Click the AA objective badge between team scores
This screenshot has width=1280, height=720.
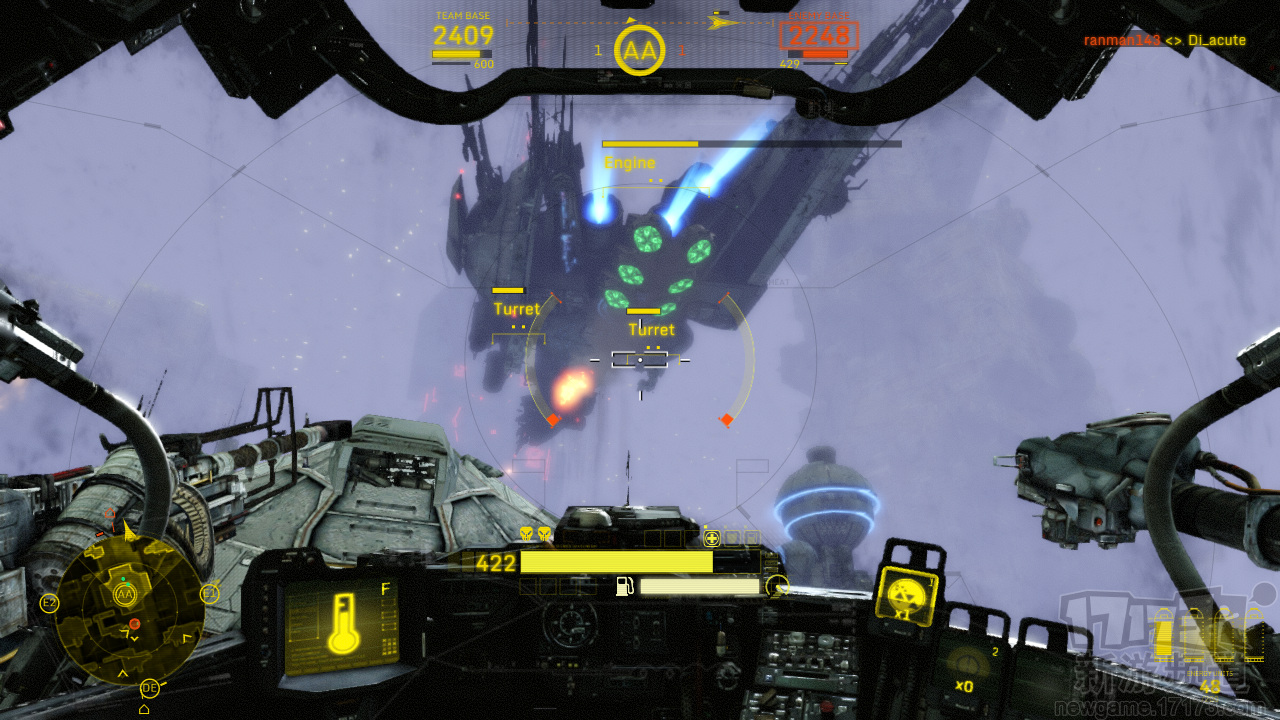[x=640, y=50]
